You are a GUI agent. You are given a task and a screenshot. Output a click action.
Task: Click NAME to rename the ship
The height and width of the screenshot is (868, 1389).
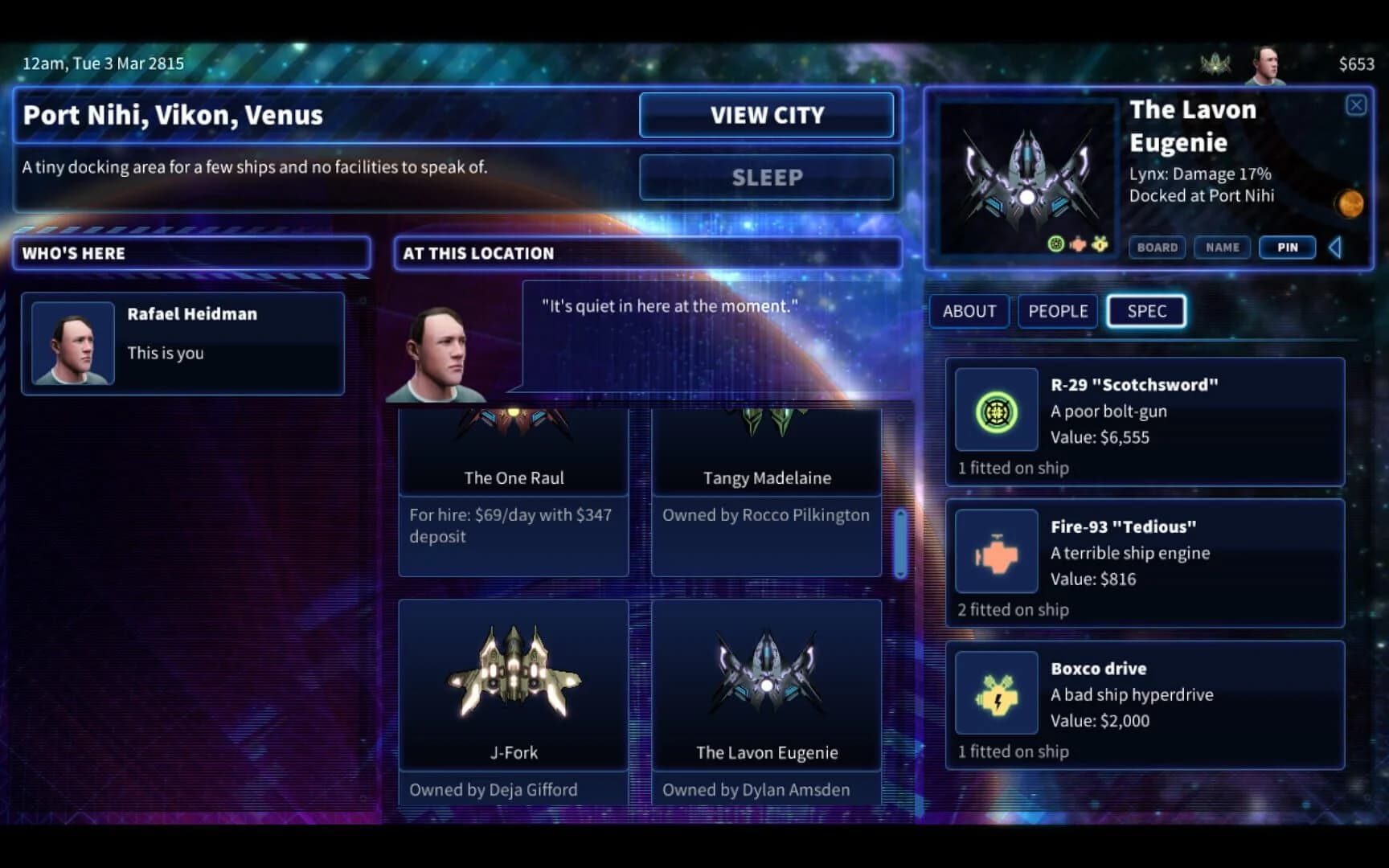(1223, 248)
